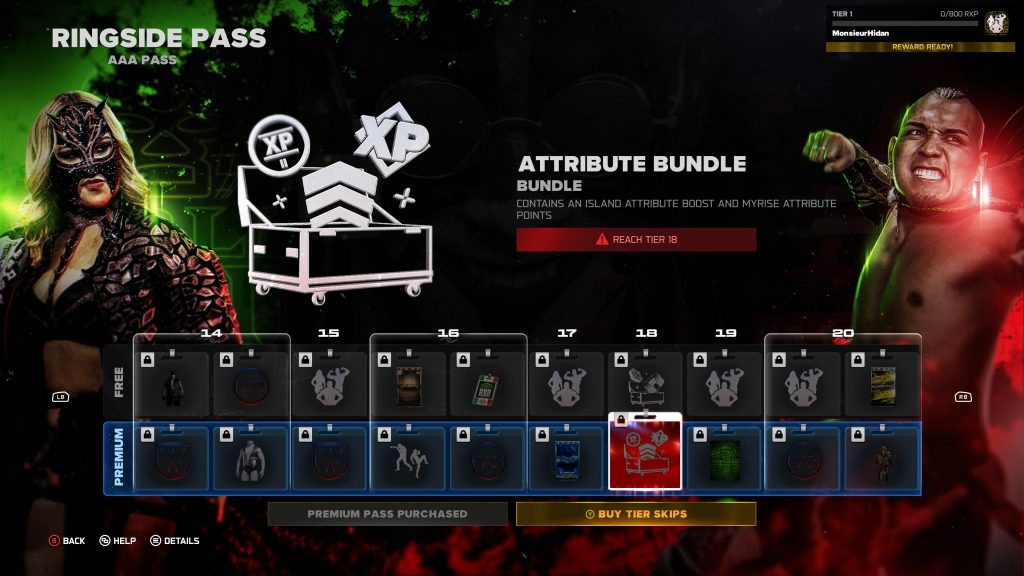Open the premium tier 17 blue card
The height and width of the screenshot is (576, 1024).
[566, 458]
